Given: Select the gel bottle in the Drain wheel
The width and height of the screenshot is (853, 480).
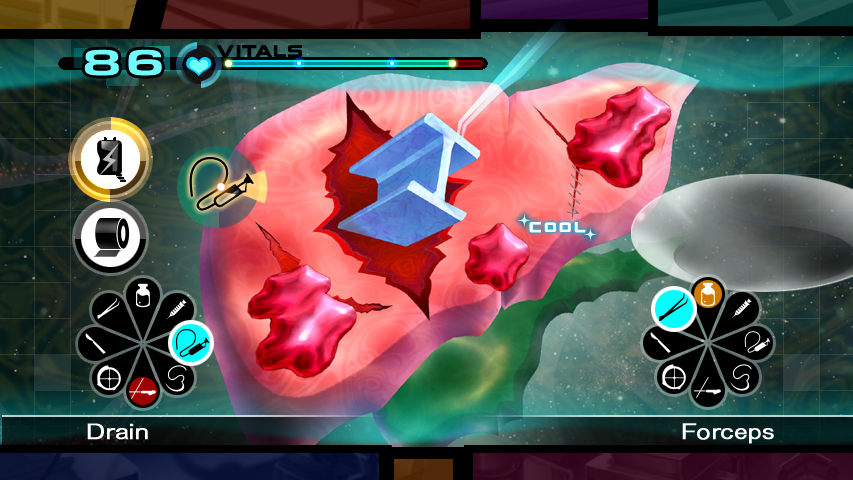Looking at the screenshot, I should pyautogui.click(x=144, y=296).
